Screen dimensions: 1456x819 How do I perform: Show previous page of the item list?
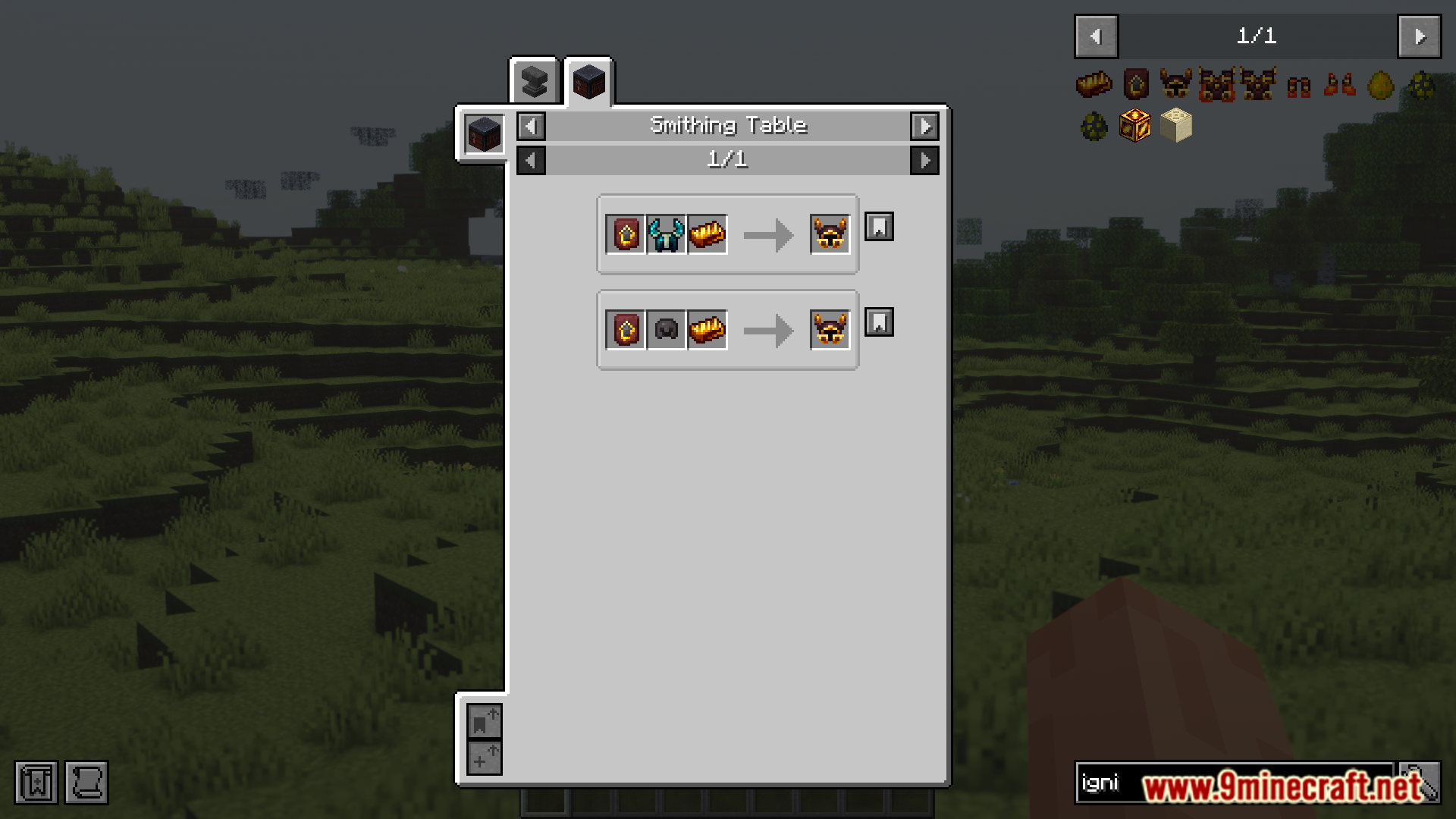1096,36
